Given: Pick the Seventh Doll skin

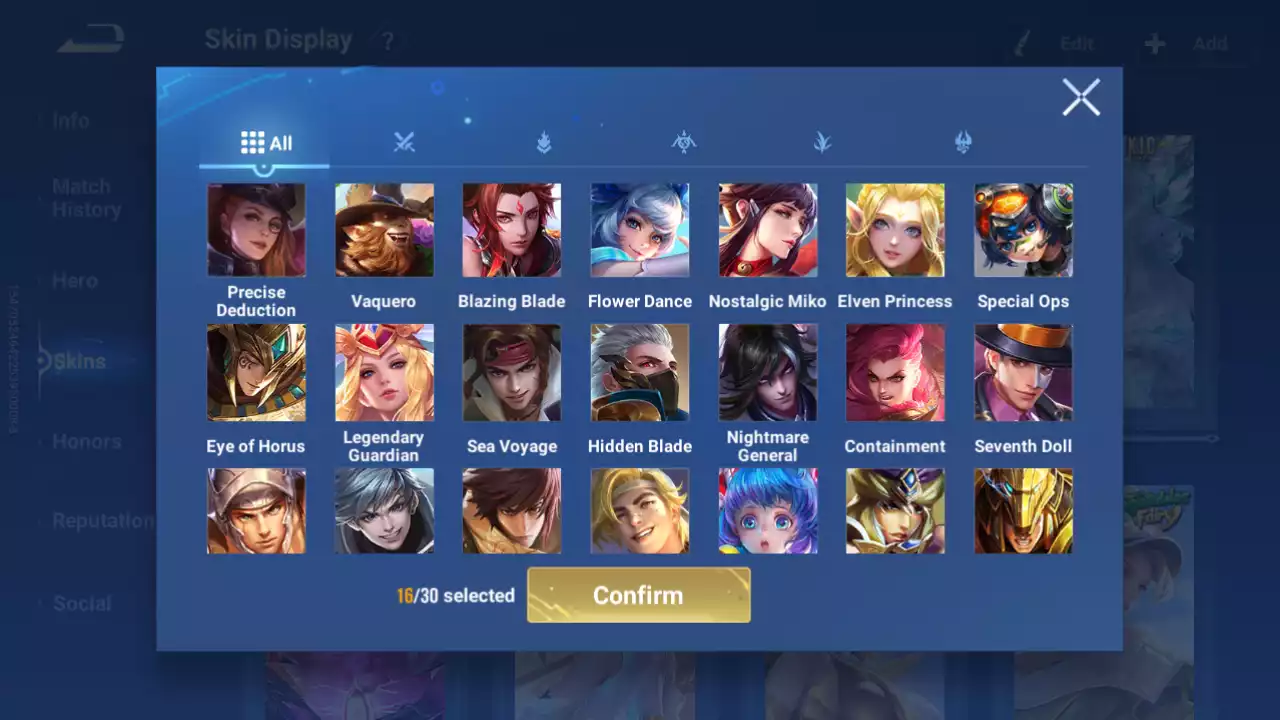Looking at the screenshot, I should pyautogui.click(x=1023, y=372).
